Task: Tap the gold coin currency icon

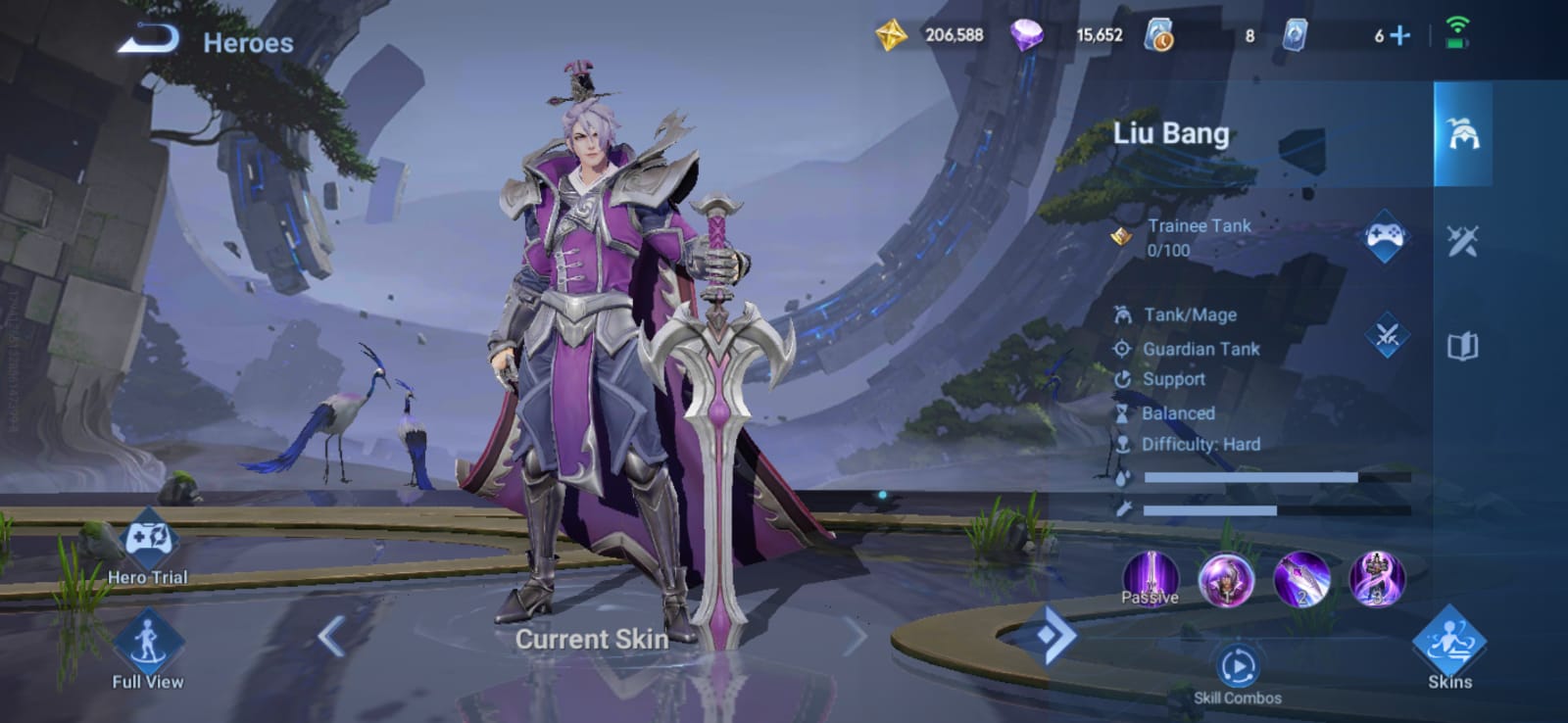Action: pos(891,36)
